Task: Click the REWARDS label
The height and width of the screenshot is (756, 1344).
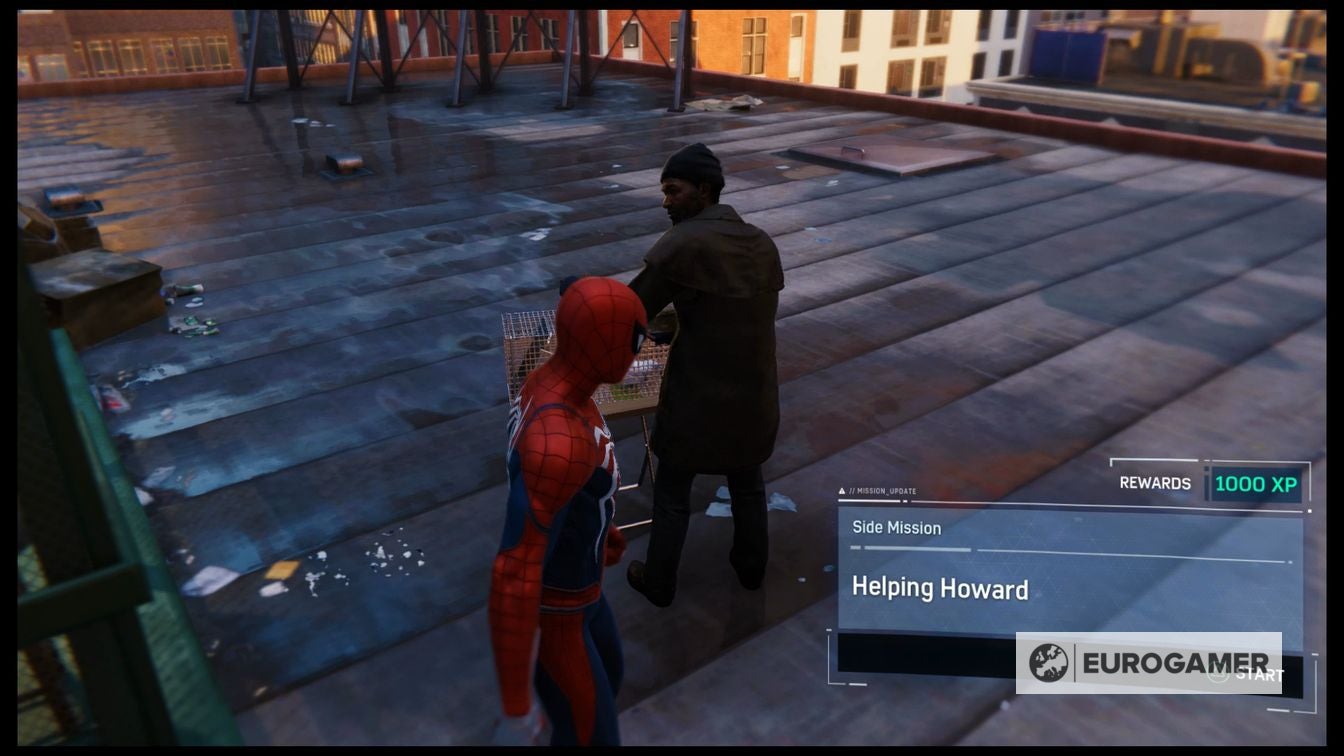Action: 1155,482
